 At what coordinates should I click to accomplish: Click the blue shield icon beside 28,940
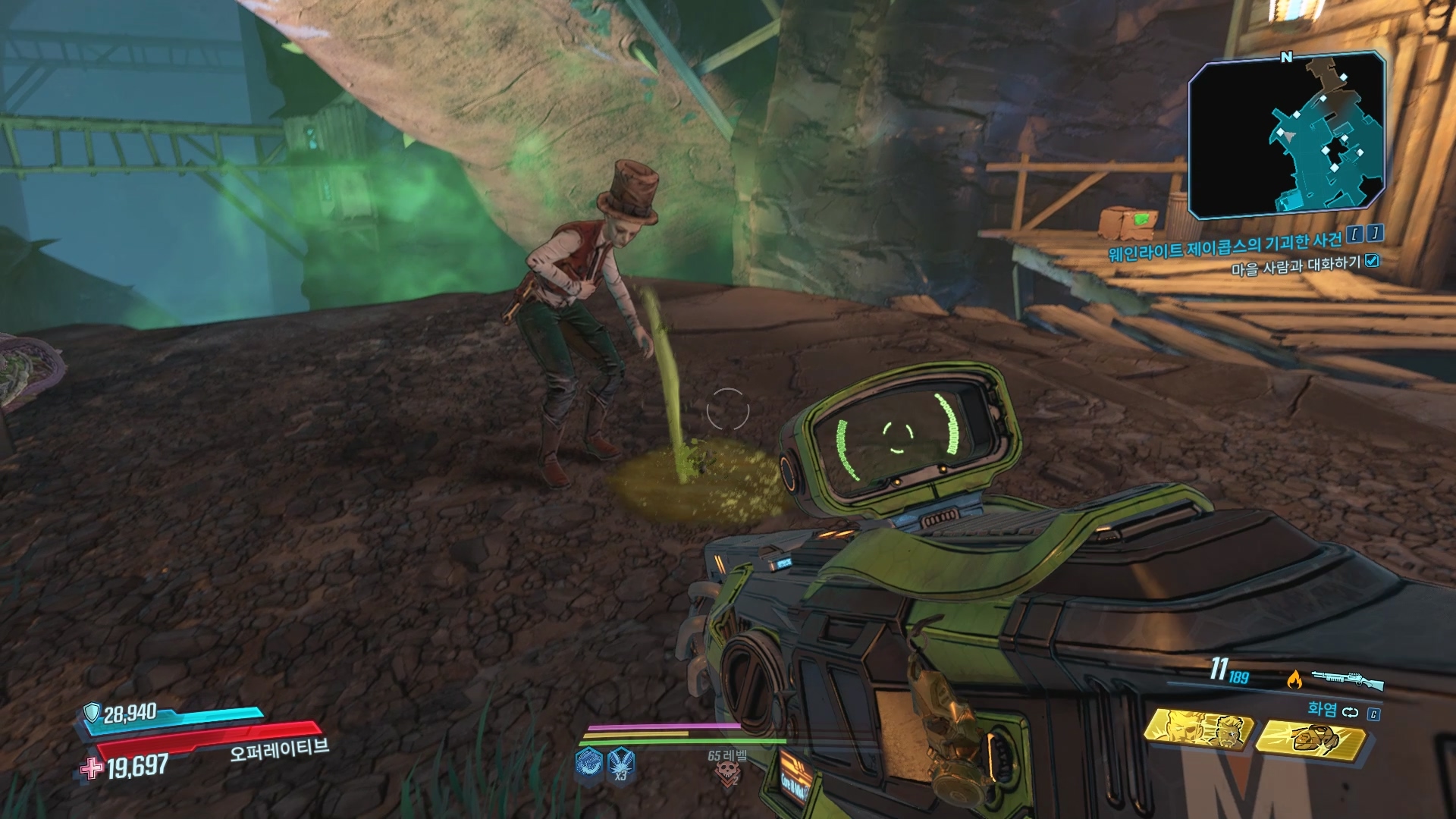click(x=93, y=713)
